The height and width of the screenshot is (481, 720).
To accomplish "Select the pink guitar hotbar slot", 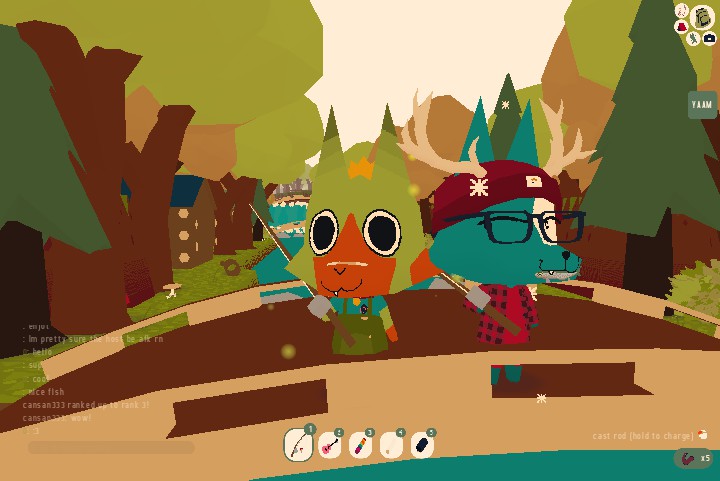I will (x=329, y=446).
